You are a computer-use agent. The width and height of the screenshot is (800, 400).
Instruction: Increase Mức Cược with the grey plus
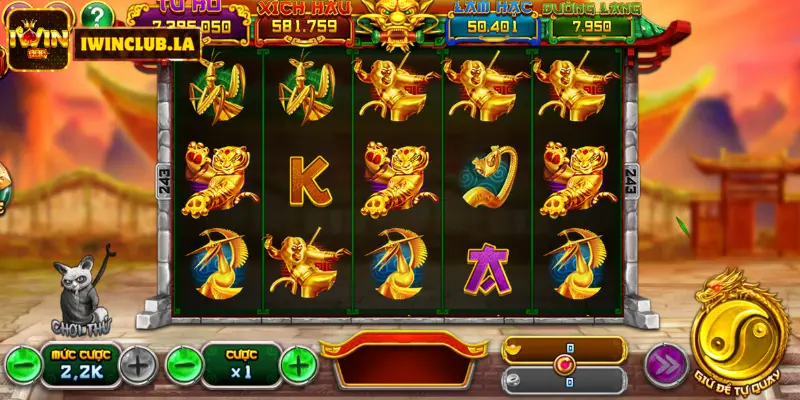pyautogui.click(x=137, y=365)
